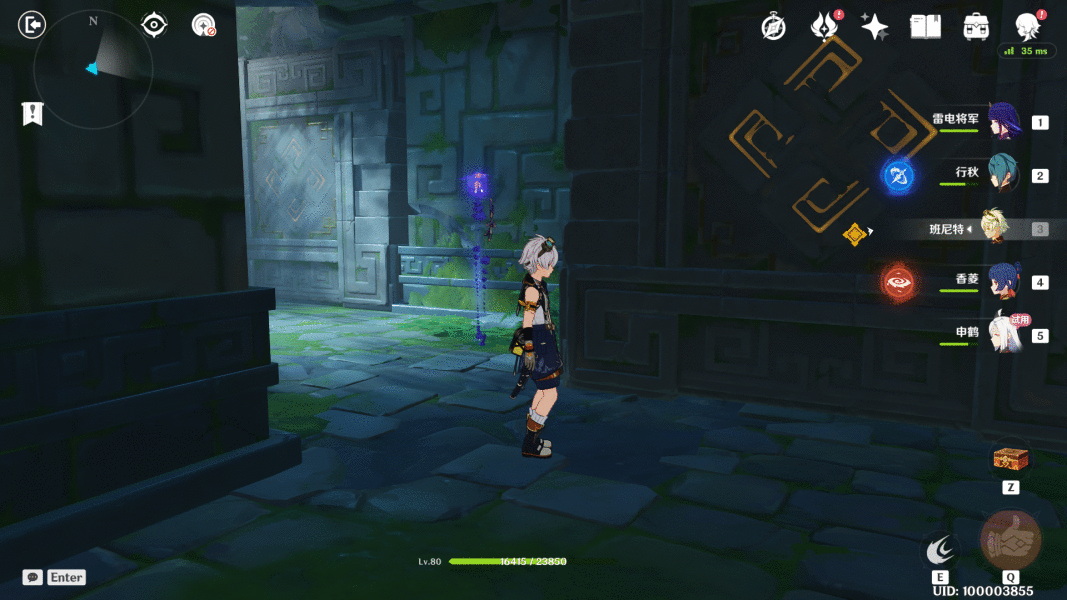Activate the crescent slash elemental skill
The width and height of the screenshot is (1067, 600).
940,548
